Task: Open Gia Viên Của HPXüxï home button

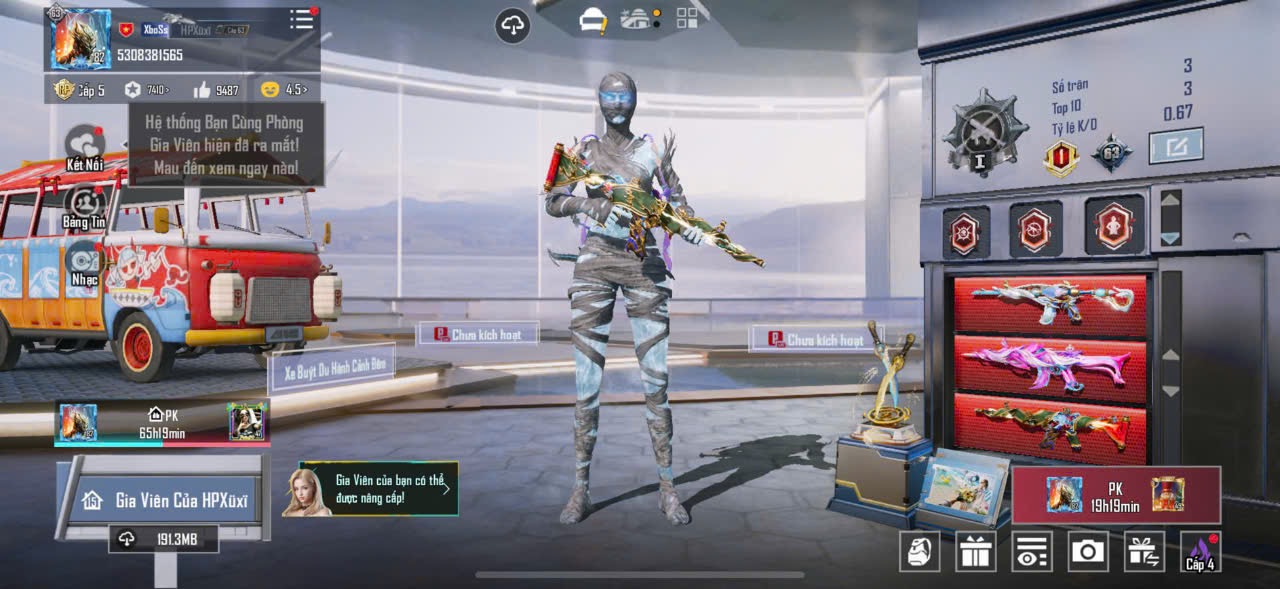Action: tap(164, 500)
